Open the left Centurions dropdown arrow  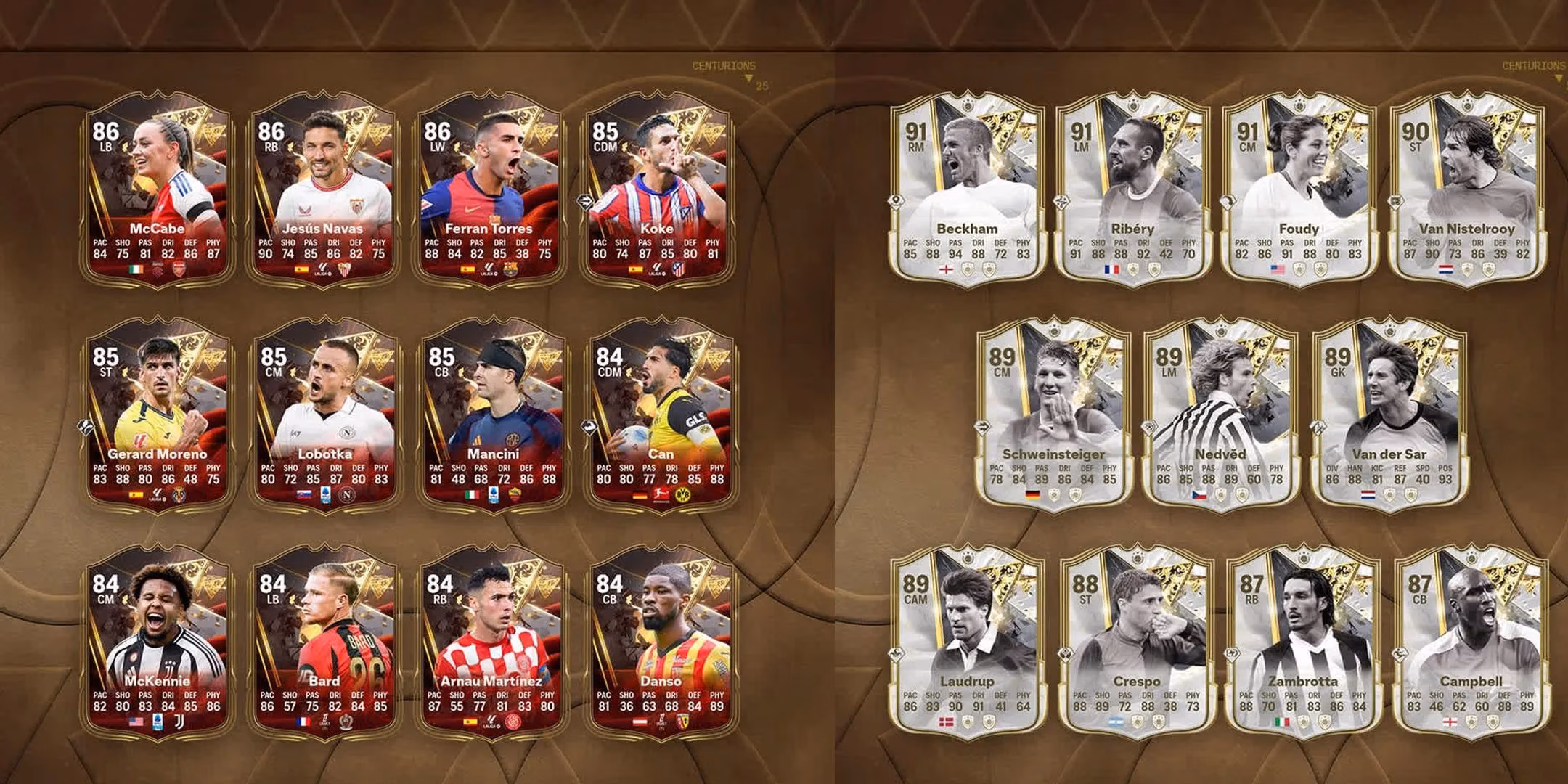[747, 75]
